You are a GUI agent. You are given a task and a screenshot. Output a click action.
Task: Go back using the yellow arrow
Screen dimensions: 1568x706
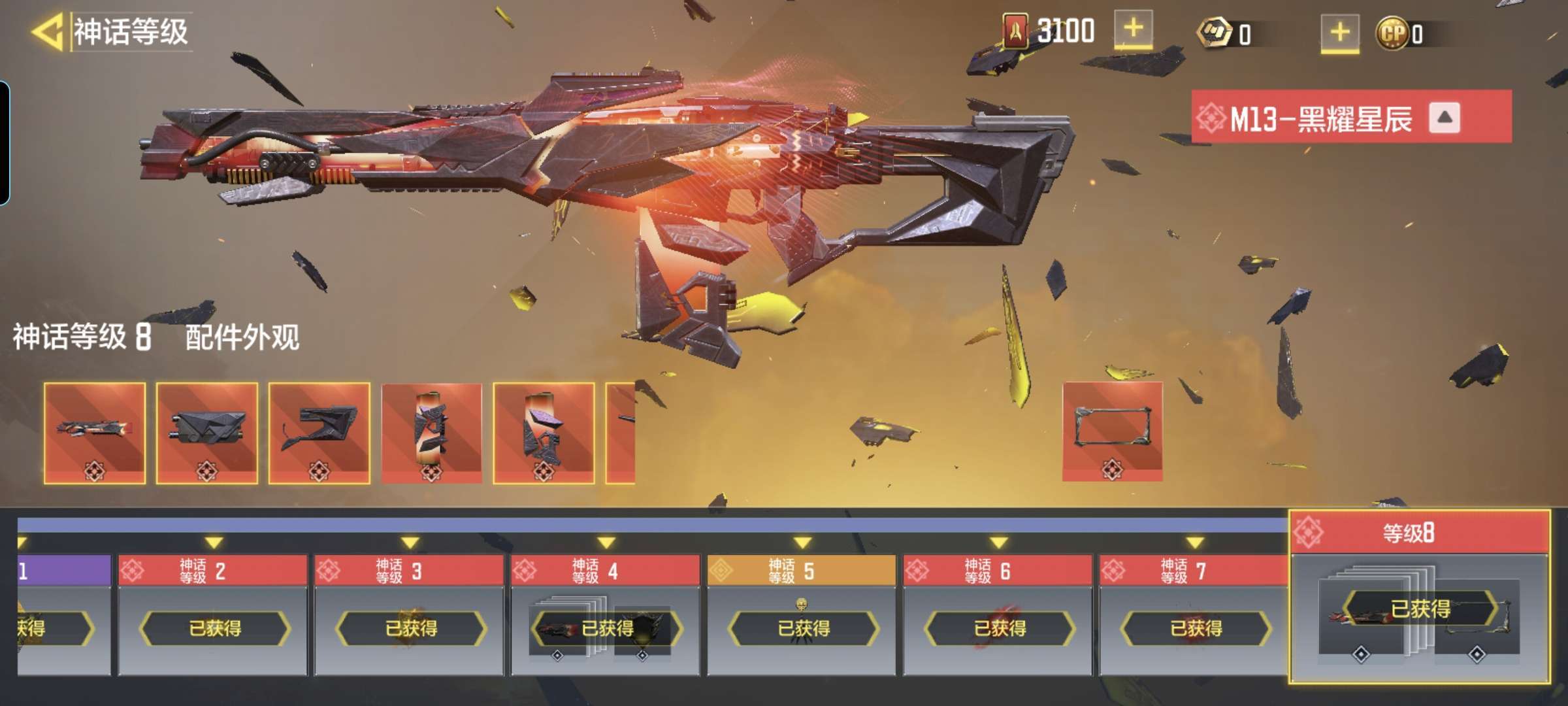tap(47, 31)
